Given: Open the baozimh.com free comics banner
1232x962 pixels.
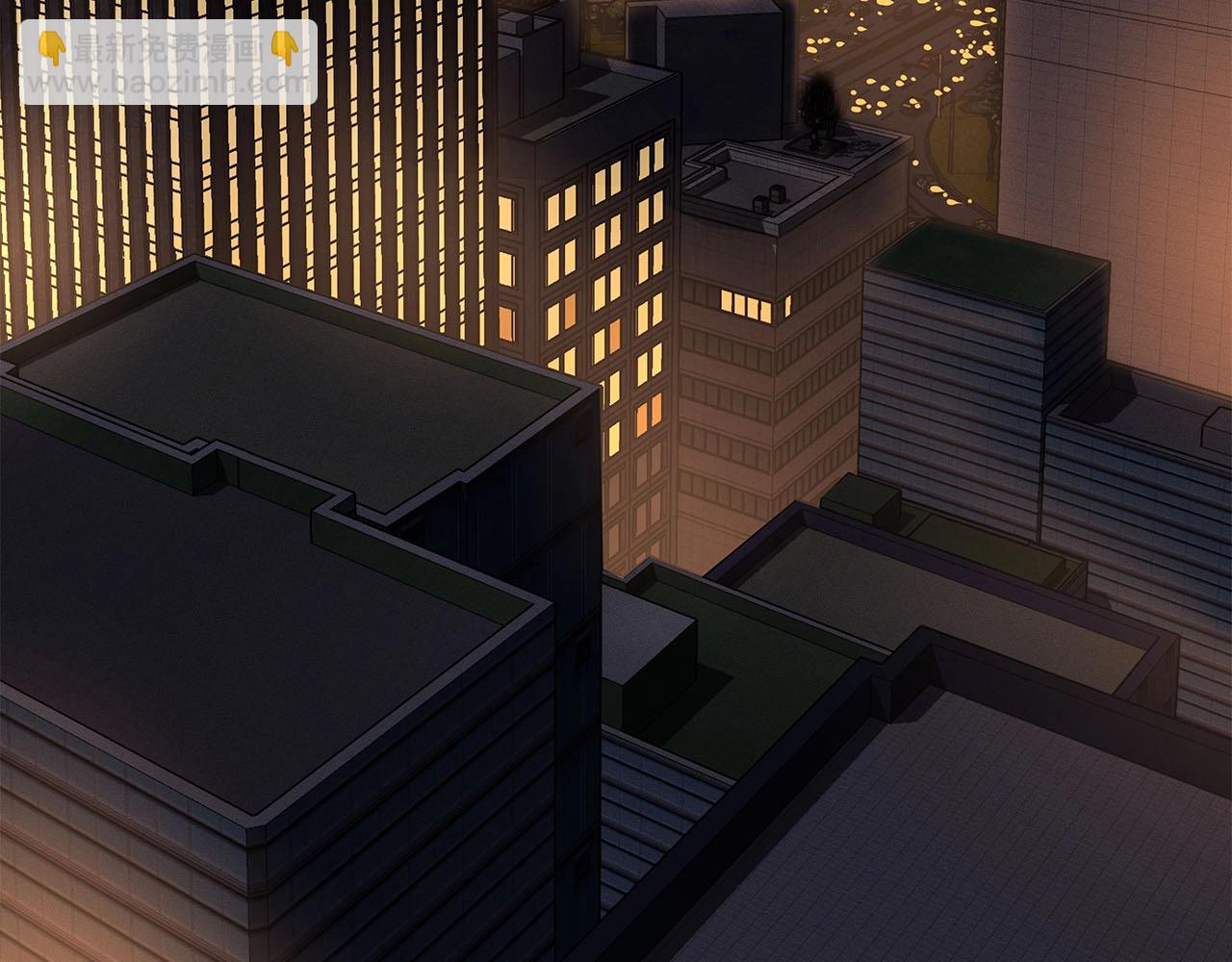Looking at the screenshot, I should click(x=168, y=63).
